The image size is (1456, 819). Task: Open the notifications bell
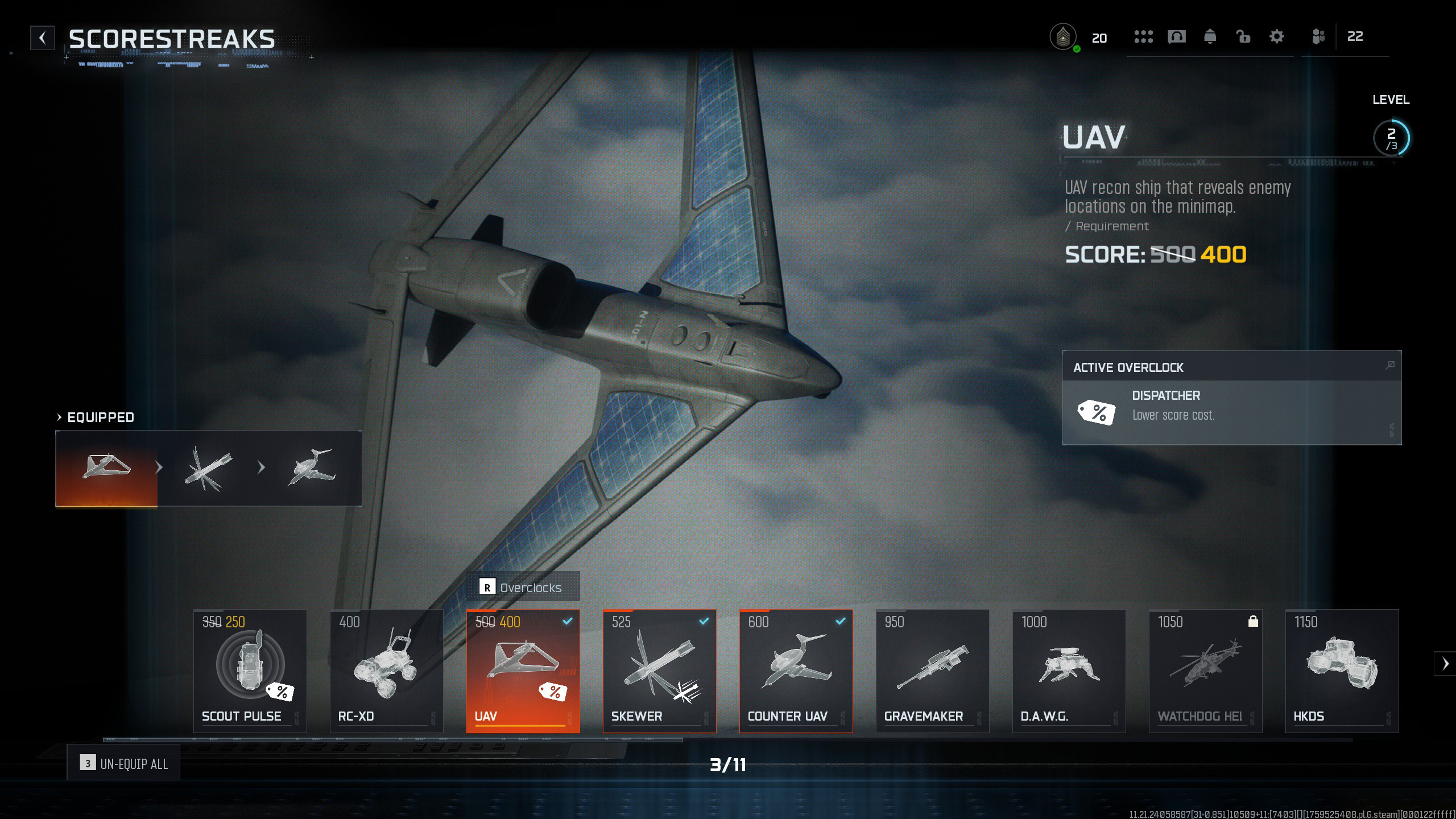1210,37
